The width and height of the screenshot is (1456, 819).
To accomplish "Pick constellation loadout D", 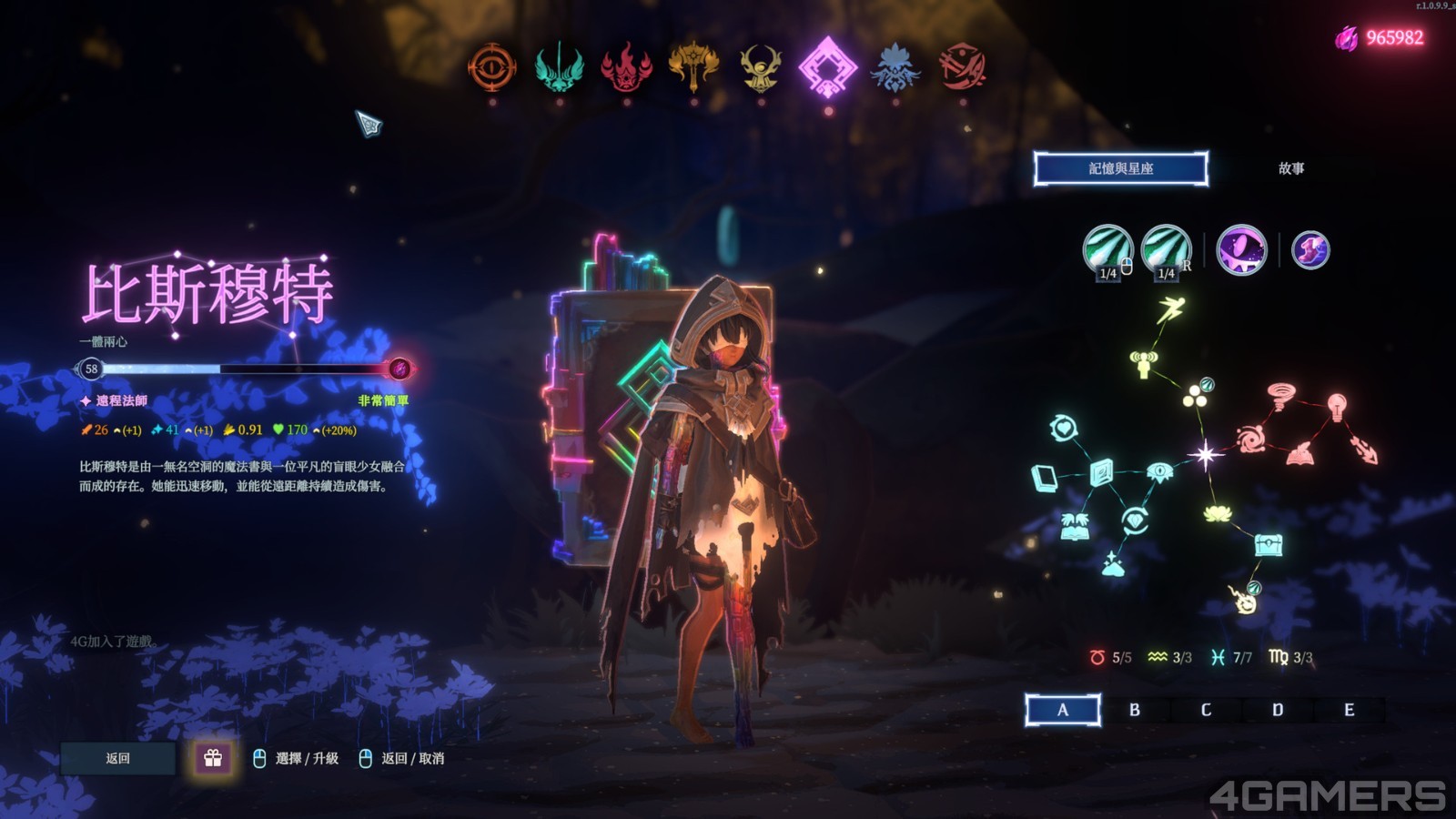I will click(x=1278, y=710).
